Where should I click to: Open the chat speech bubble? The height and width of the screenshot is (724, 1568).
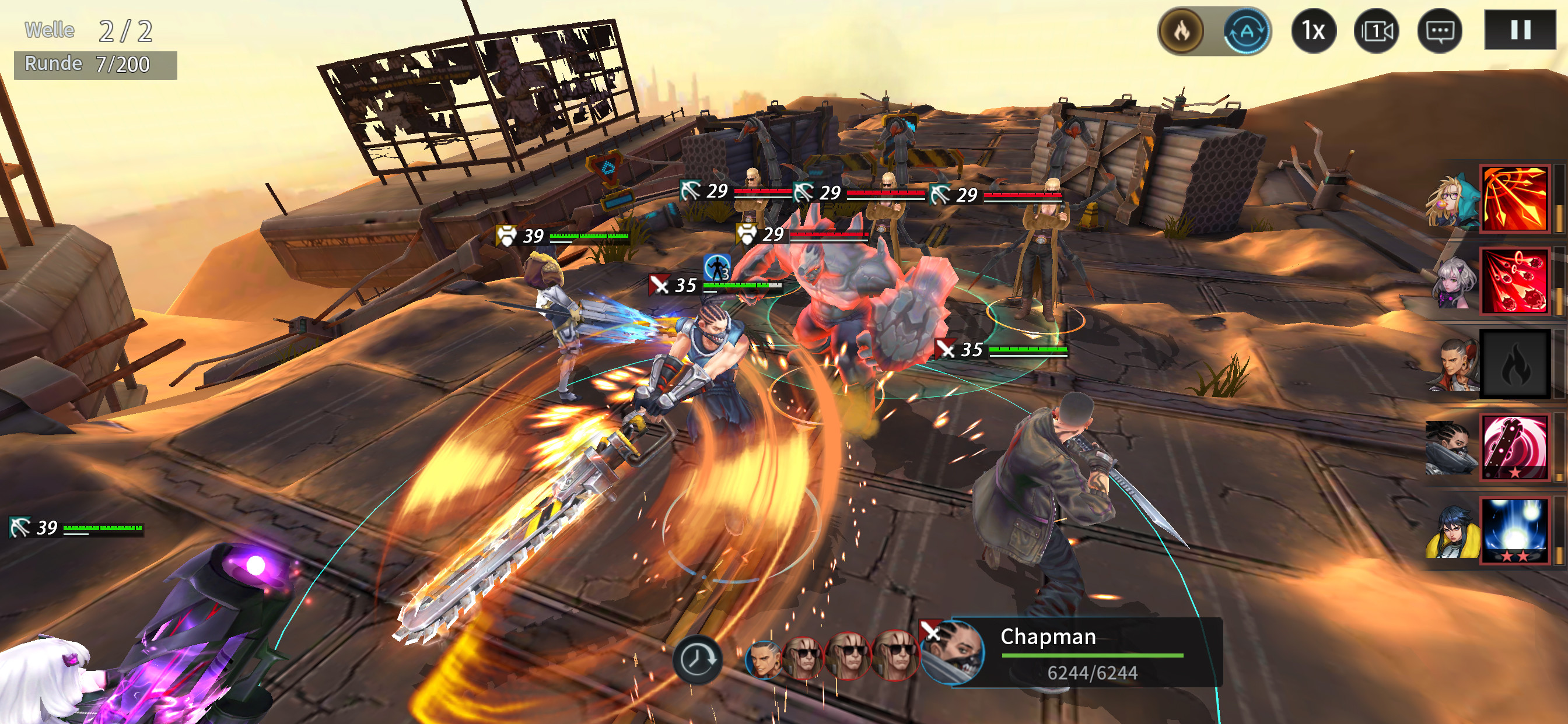coord(1439,31)
